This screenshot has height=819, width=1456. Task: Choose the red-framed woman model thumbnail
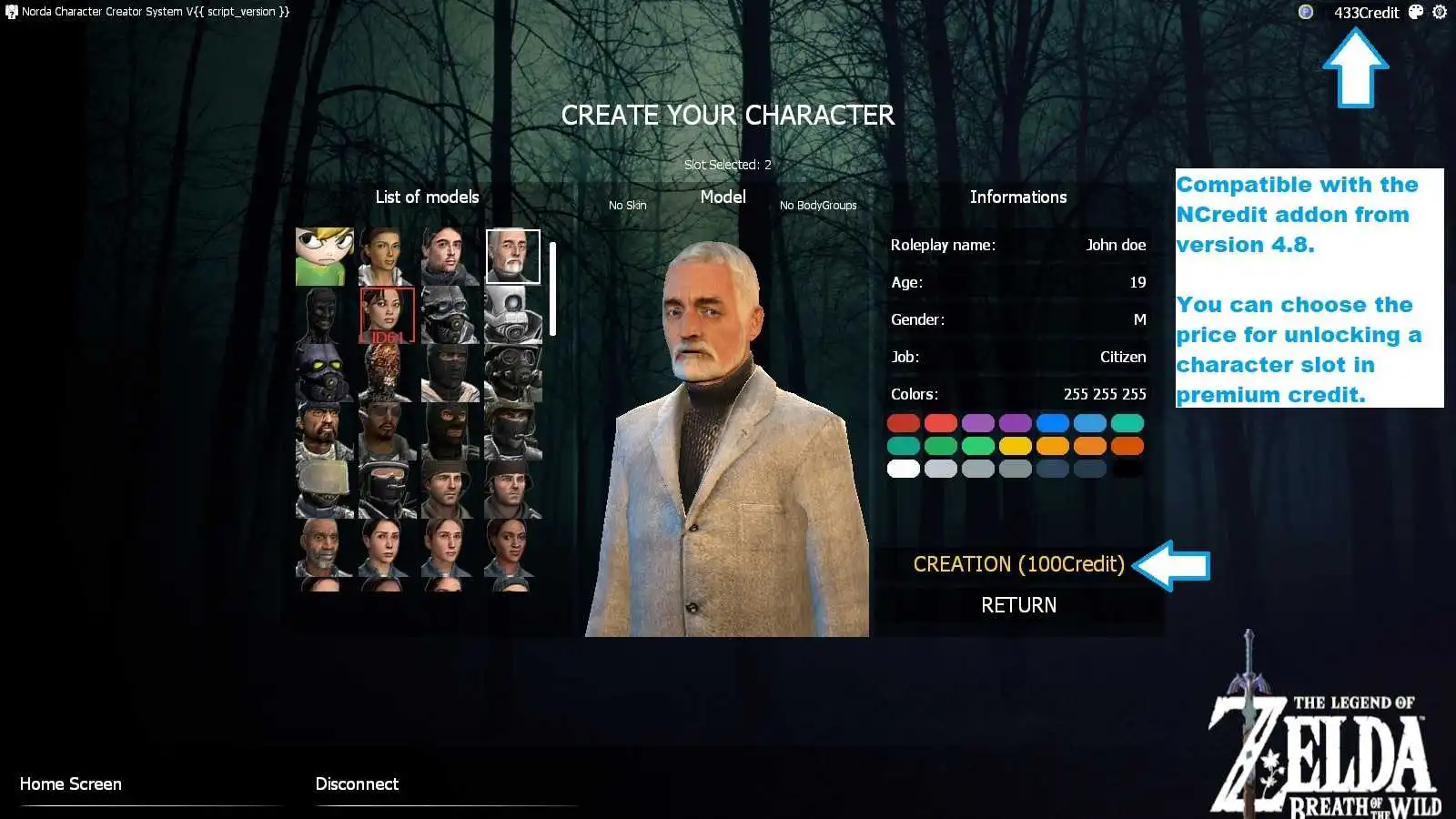tap(387, 315)
